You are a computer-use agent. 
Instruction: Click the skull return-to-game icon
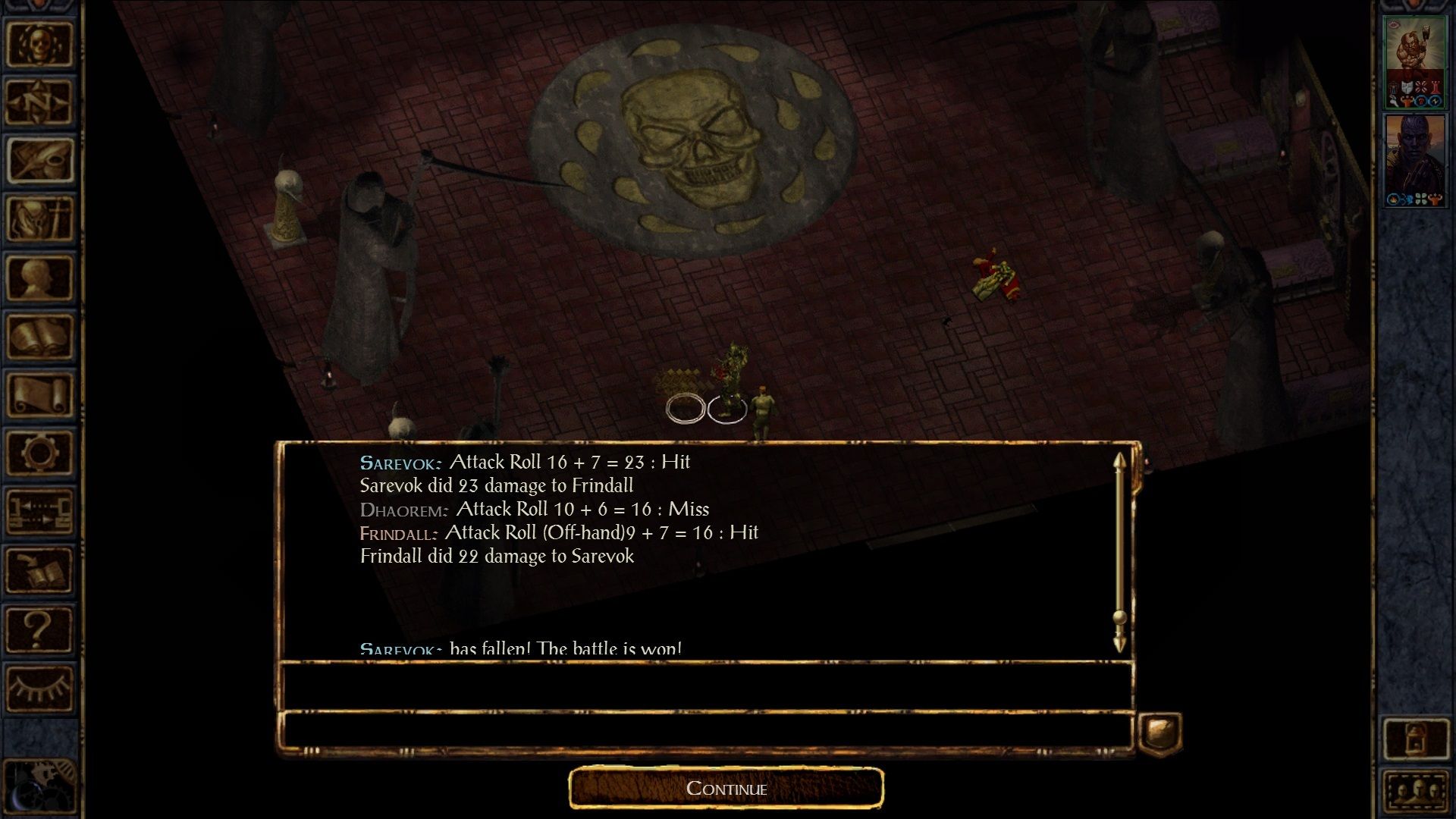pos(39,44)
